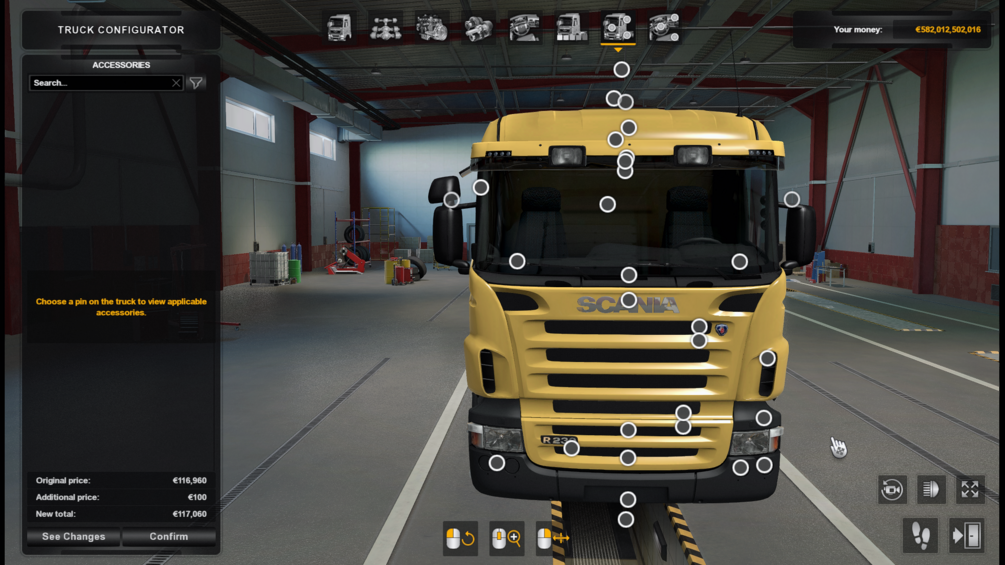Select the exterior accessories tab
Viewport: 1005px width, 565px height.
[618, 28]
